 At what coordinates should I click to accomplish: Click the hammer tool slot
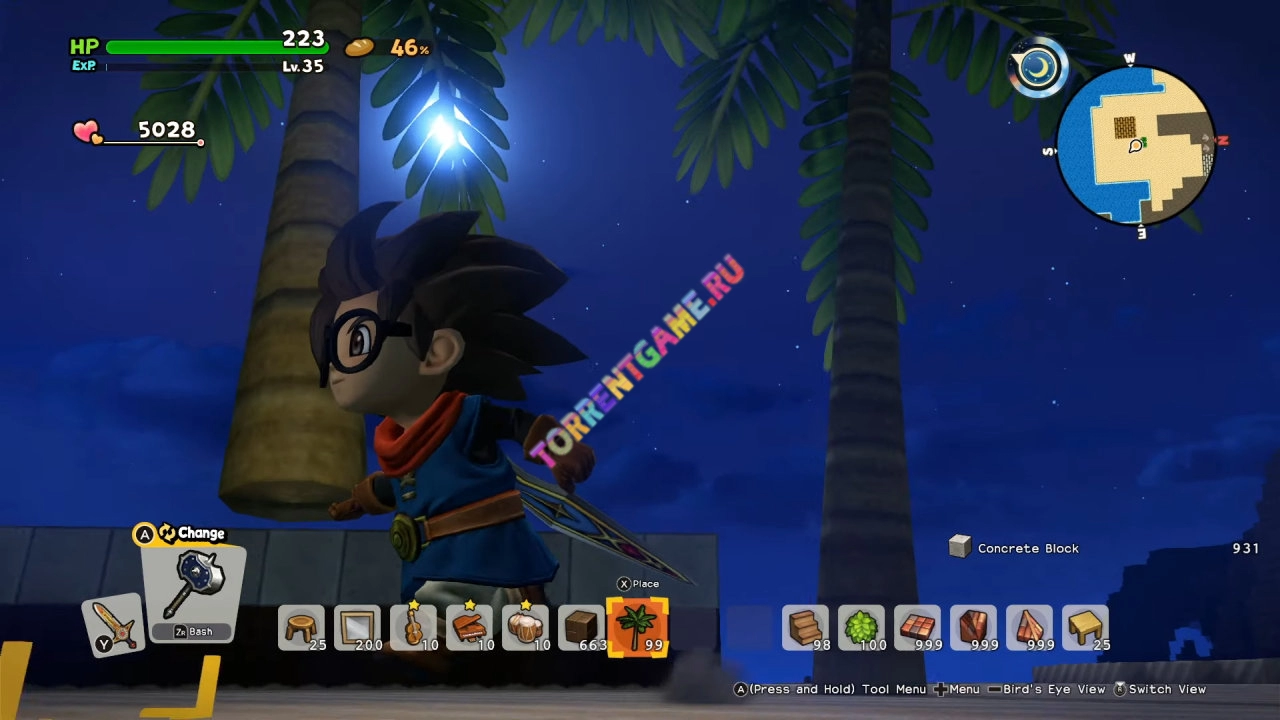pos(193,592)
